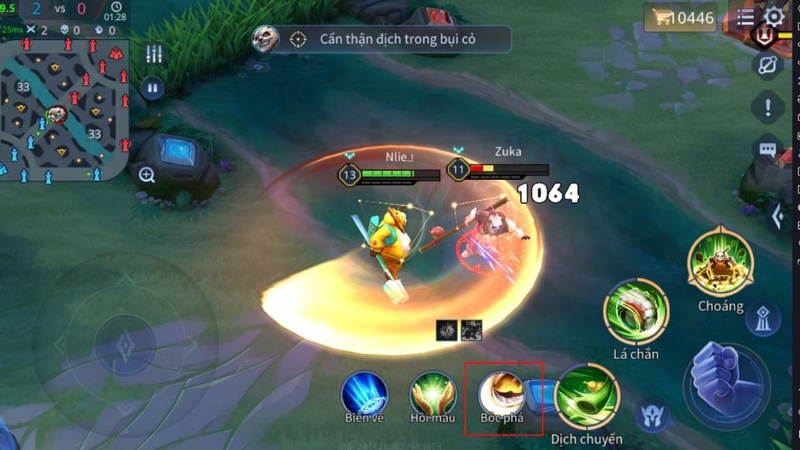Open the equalizer sliders panel
The image size is (800, 450).
(153, 54)
